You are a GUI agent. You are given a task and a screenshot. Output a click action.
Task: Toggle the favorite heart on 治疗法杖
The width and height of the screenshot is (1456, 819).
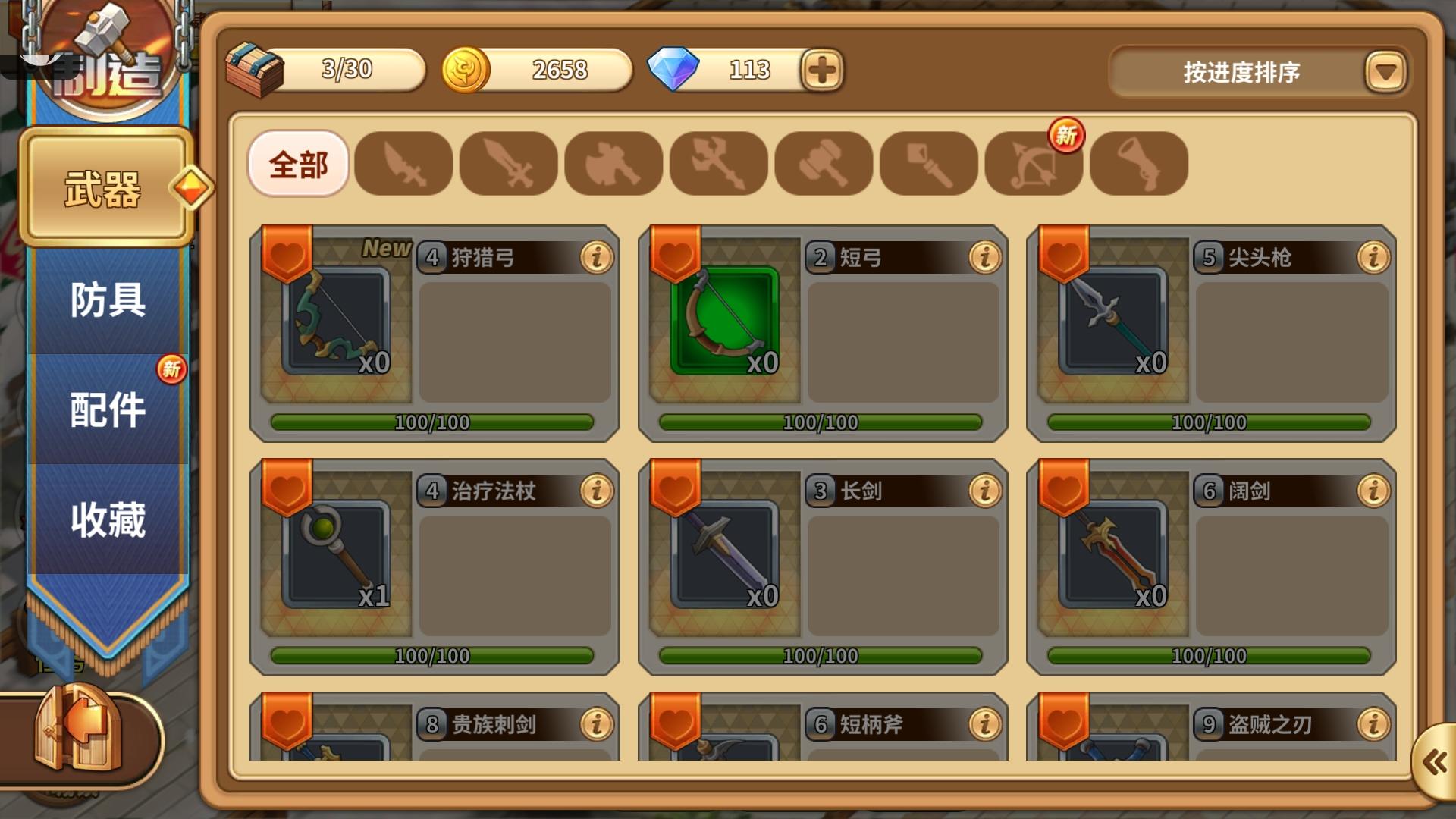[287, 489]
